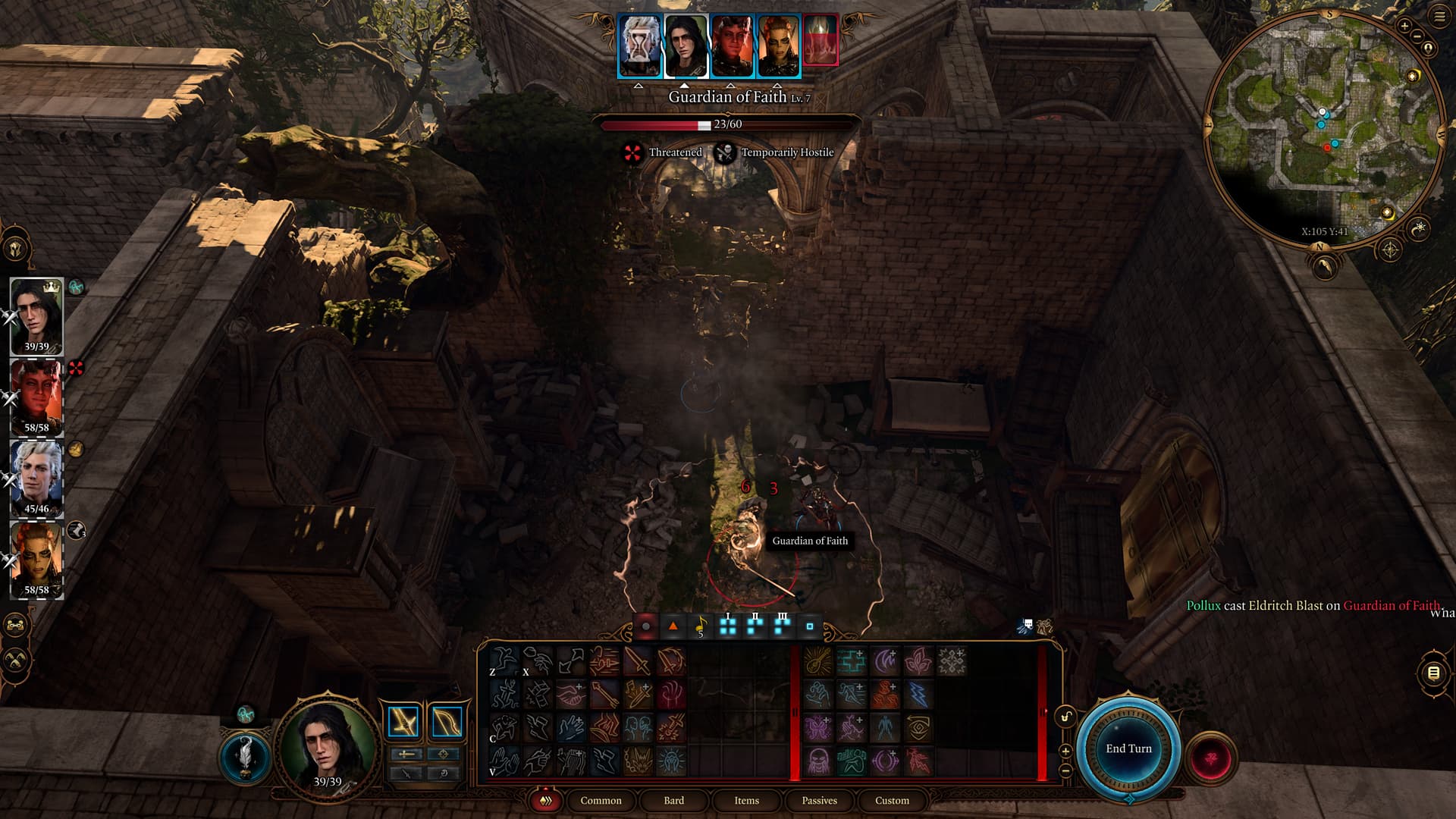Viewport: 1456px width, 819px height.
Task: Toggle the hotbar lock icon
Action: point(1065,717)
